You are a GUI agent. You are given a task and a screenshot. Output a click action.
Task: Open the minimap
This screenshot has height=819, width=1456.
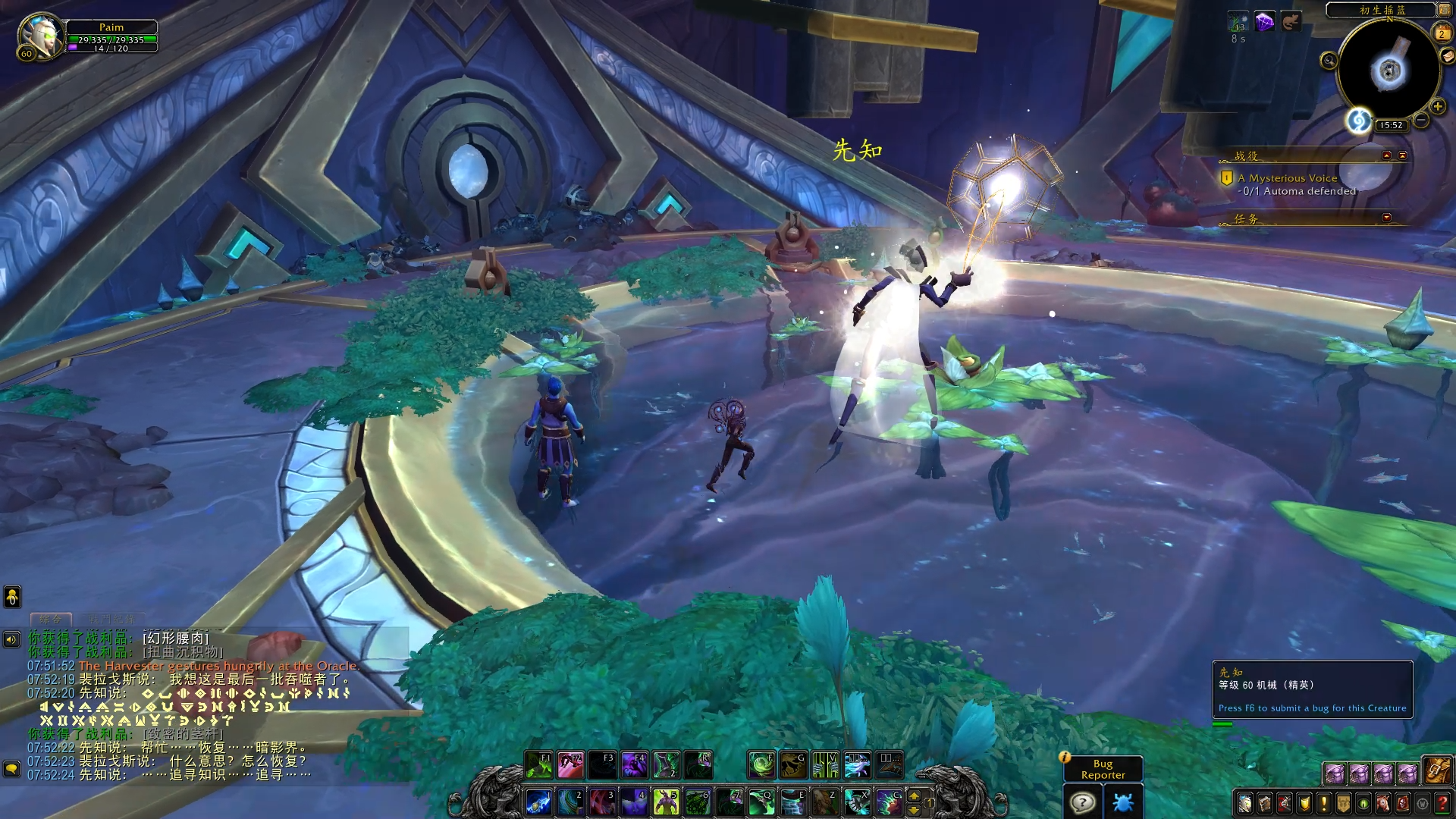click(x=1389, y=71)
